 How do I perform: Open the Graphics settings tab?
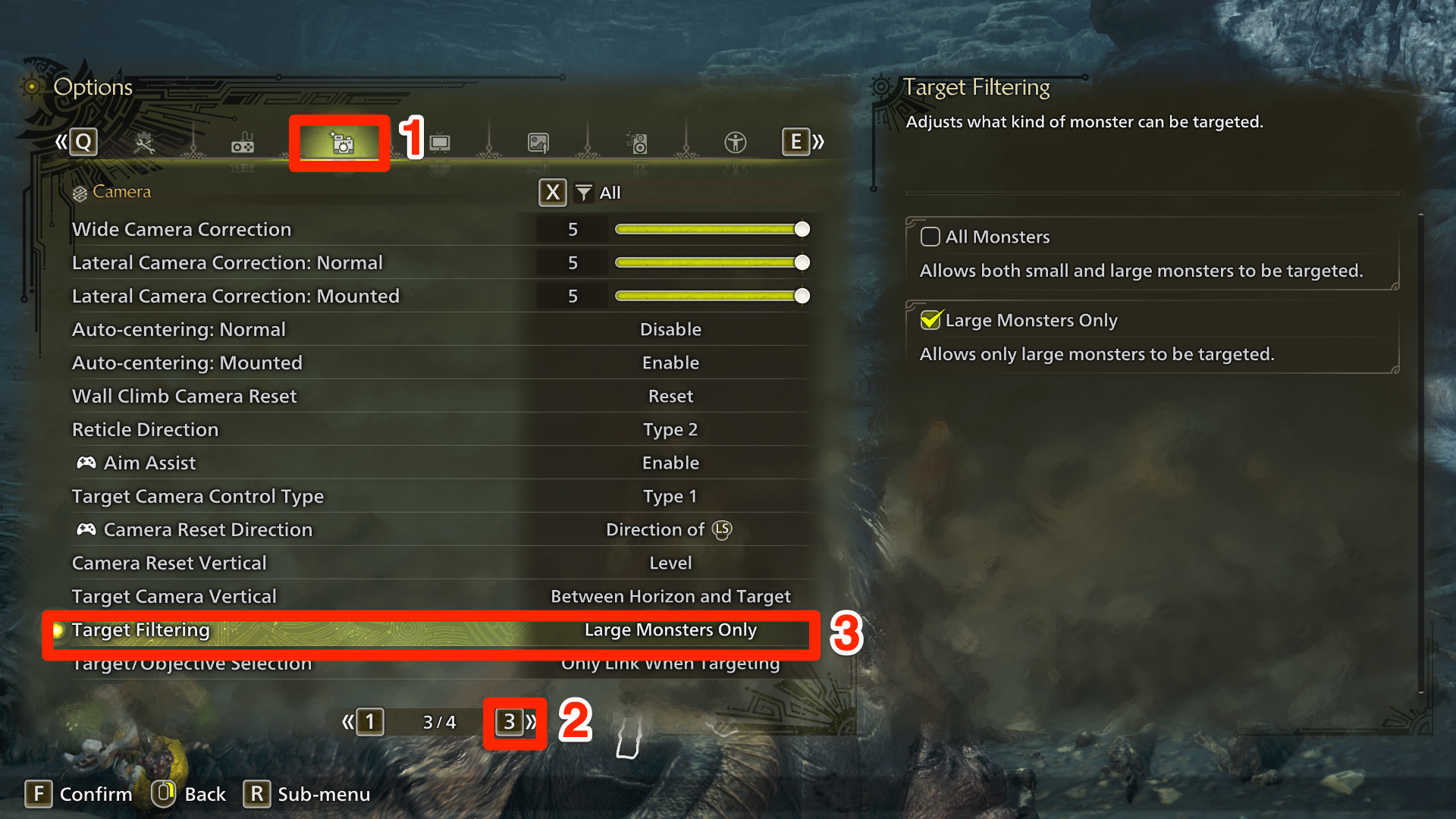tap(538, 142)
